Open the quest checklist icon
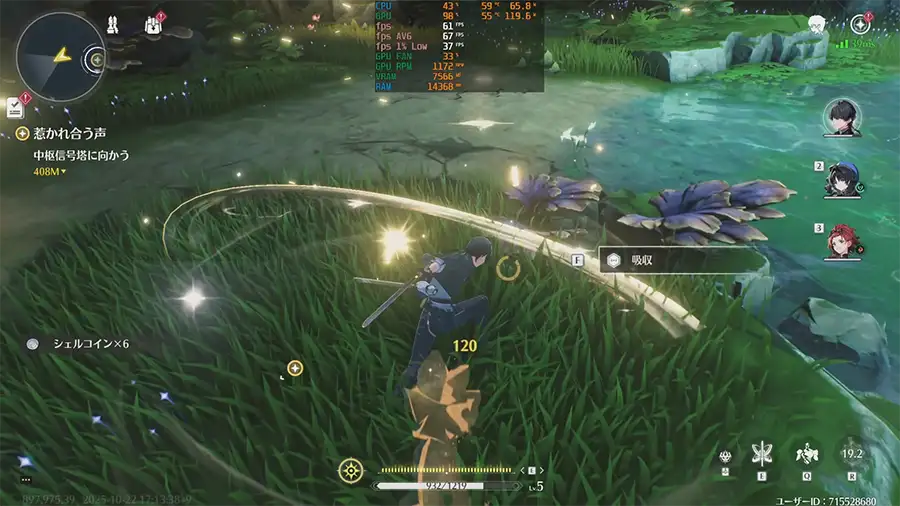 pos(14,106)
